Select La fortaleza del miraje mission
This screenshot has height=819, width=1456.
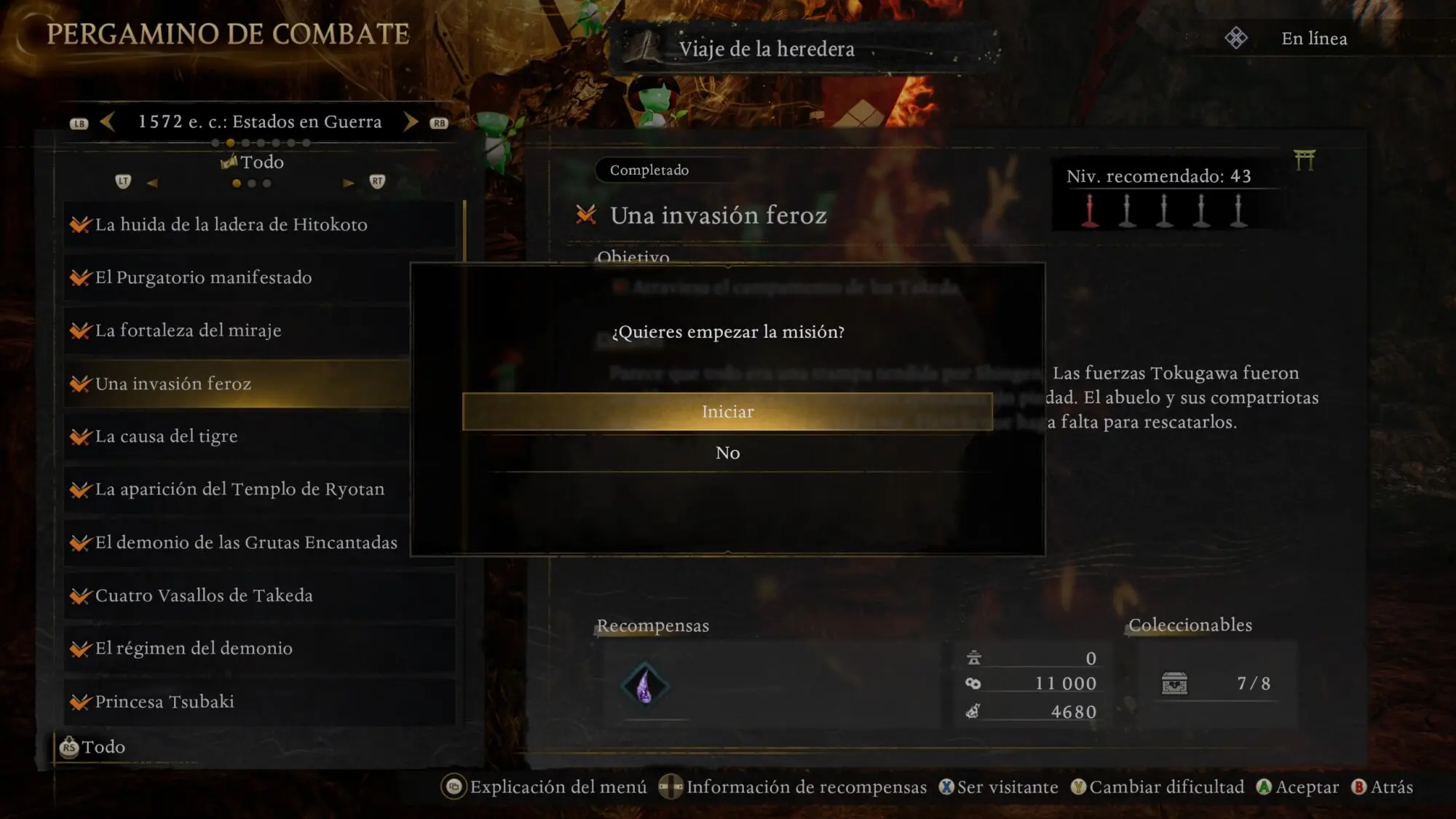189,331
